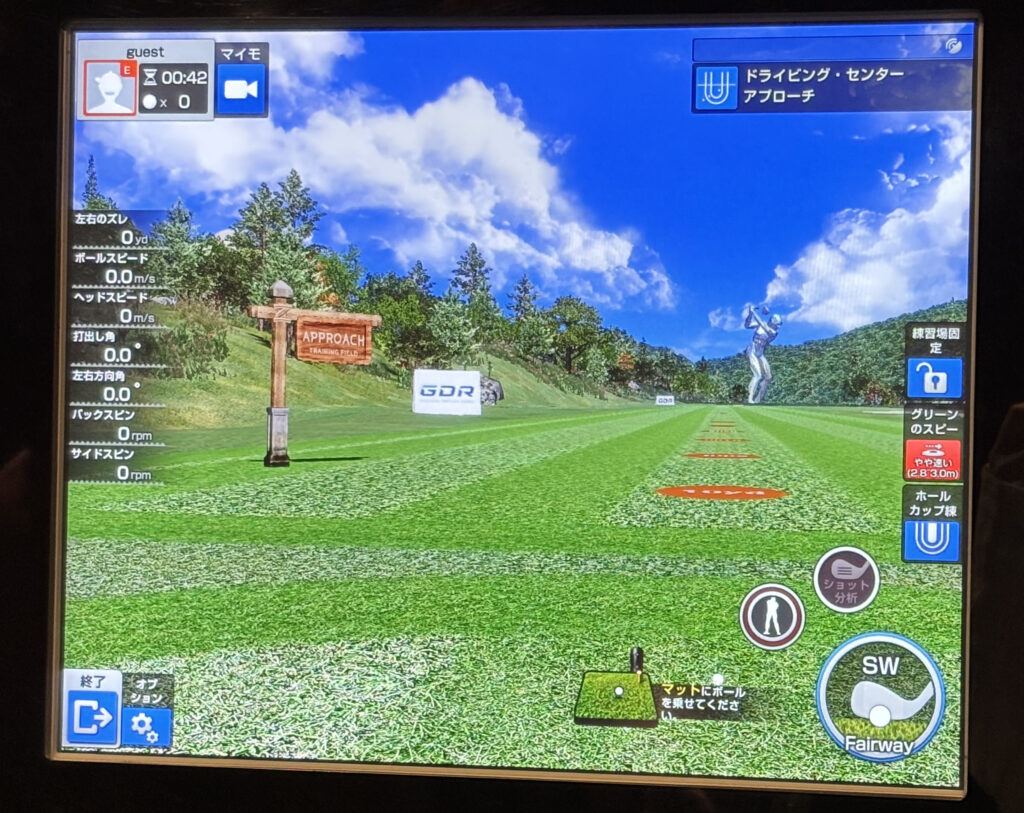Image resolution: width=1024 pixels, height=813 pixels.
Task: Open the マイモ camera button
Action: (x=241, y=88)
